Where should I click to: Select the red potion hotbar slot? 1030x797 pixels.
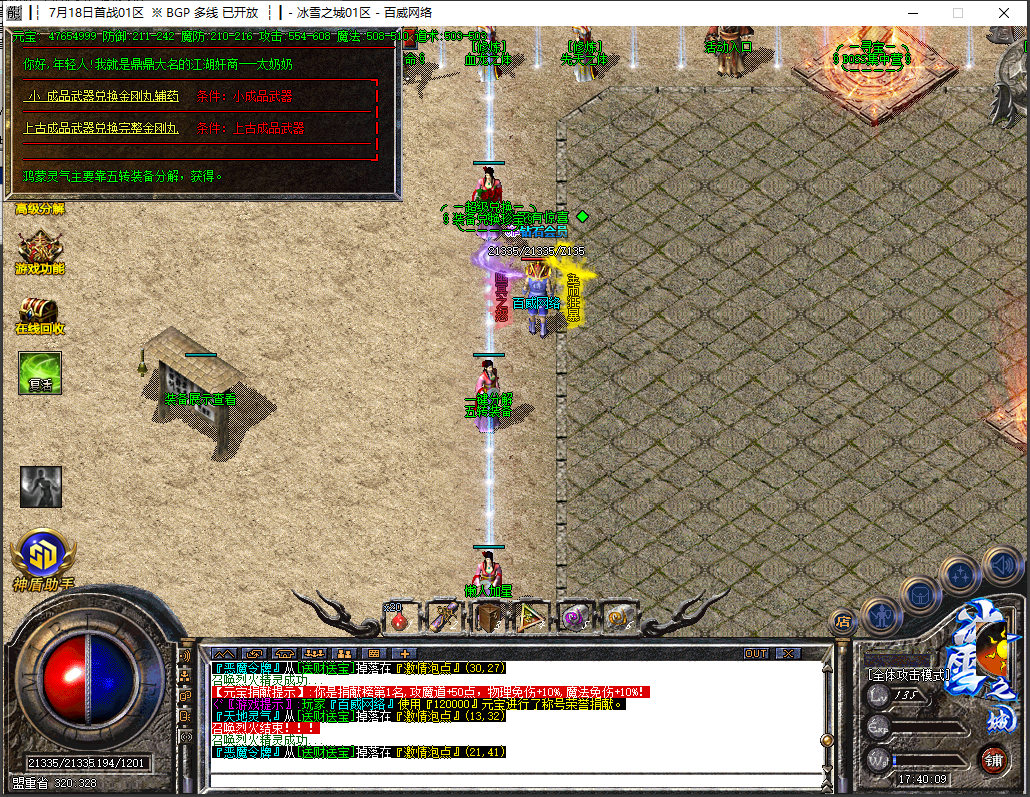(x=400, y=619)
